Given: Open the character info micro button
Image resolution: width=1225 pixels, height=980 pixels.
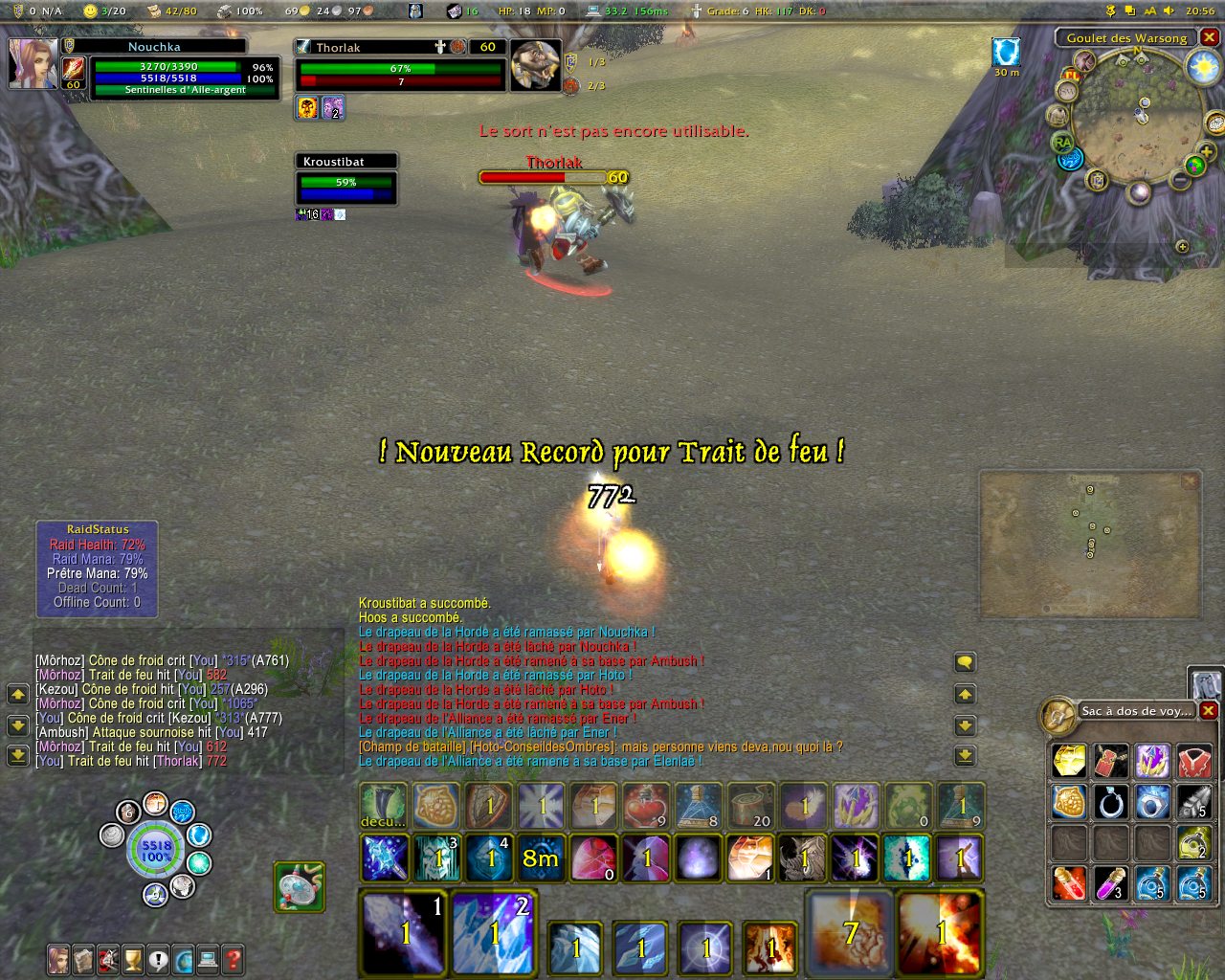Looking at the screenshot, I should point(59,958).
